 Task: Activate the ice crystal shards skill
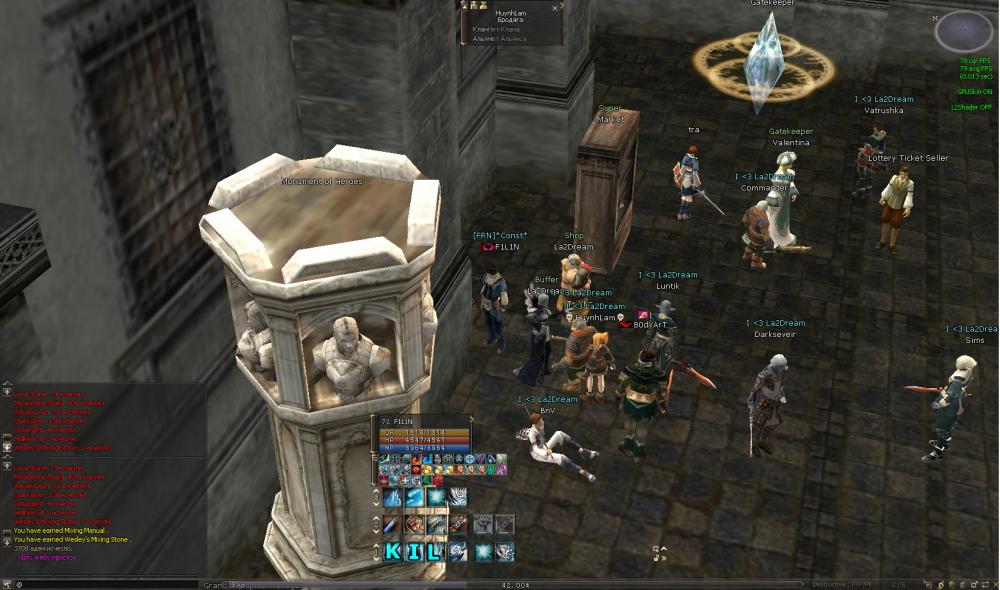(x=392, y=497)
